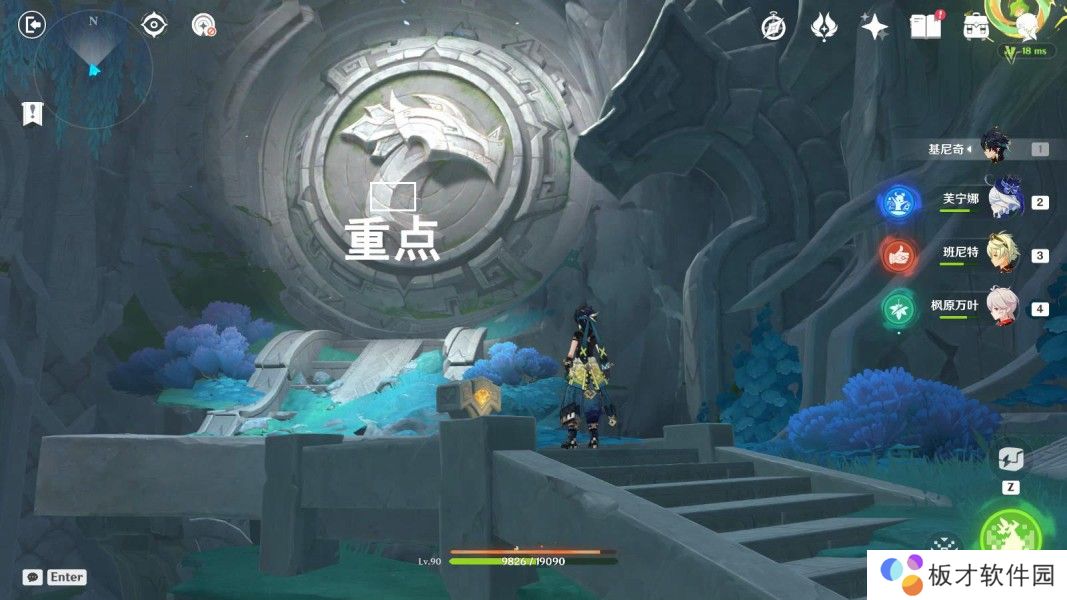Screen dimensions: 1067x600
Task: Activate 芙宁娜's blue elemental burst icon
Action: (x=898, y=202)
